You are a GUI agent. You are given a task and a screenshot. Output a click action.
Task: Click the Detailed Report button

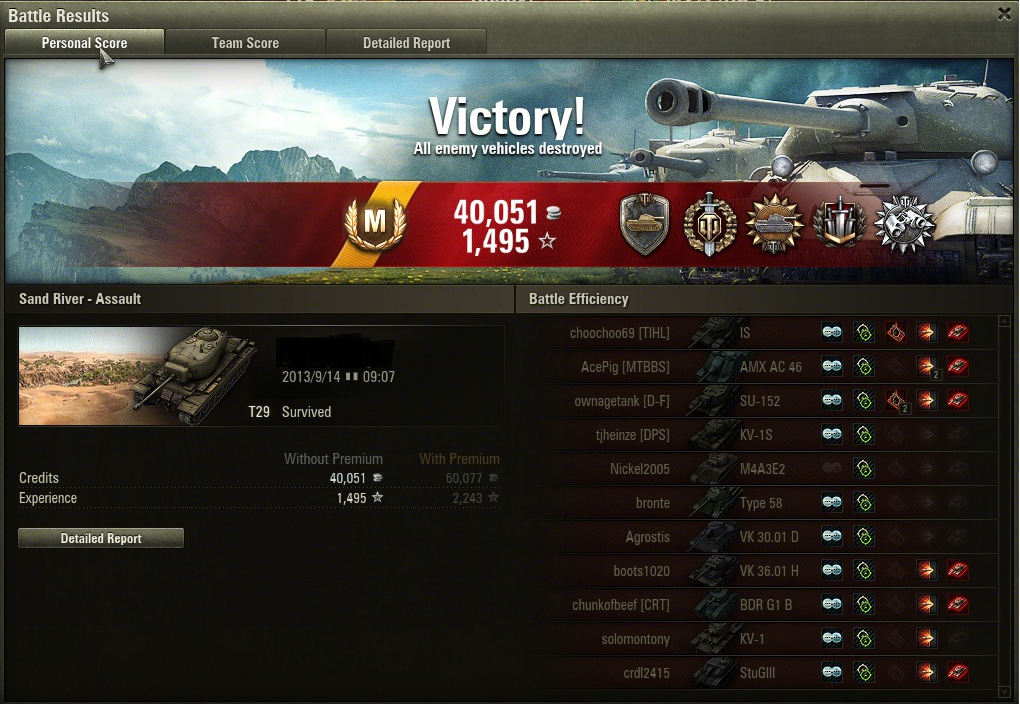101,538
